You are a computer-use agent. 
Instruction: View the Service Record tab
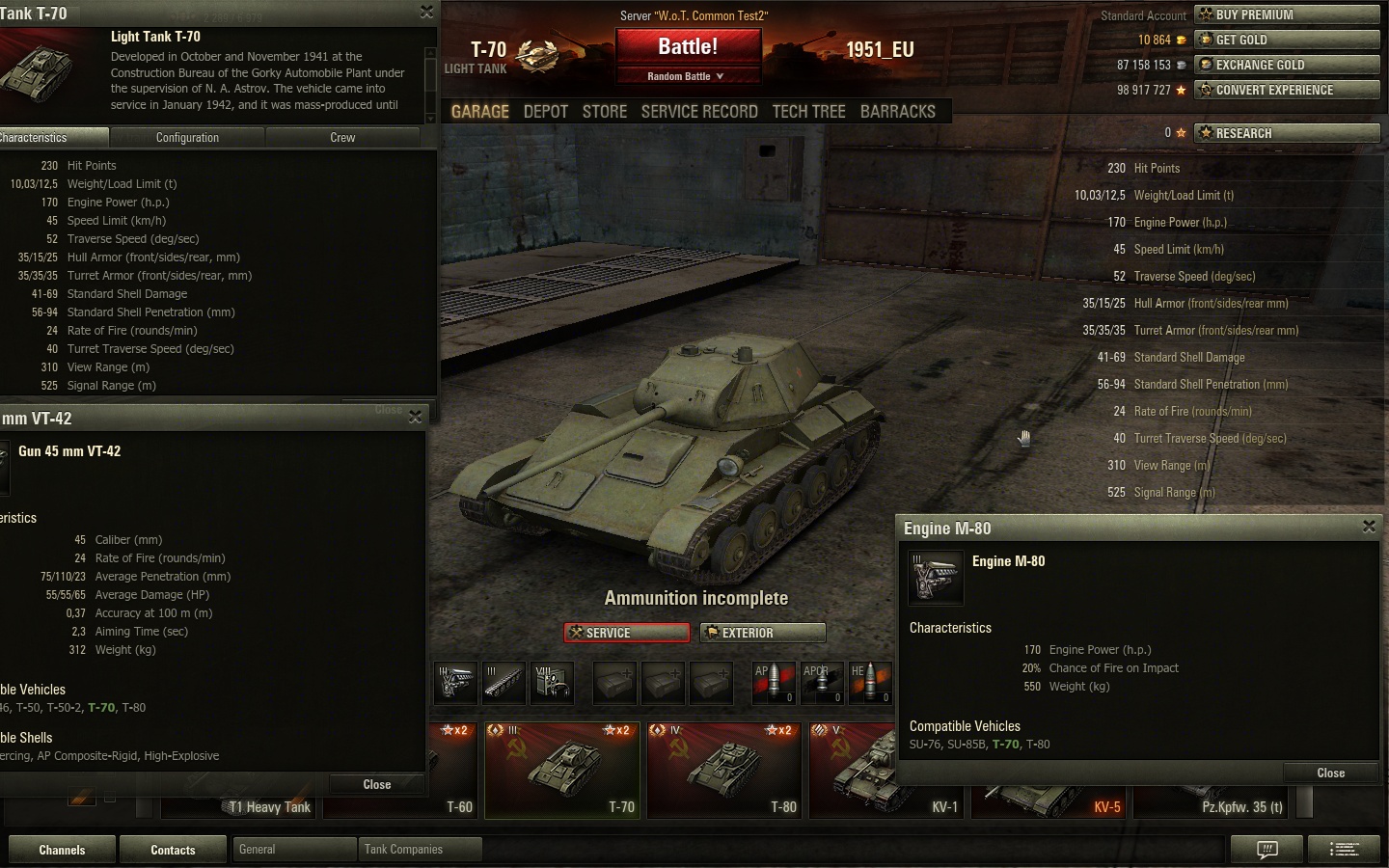tap(699, 112)
